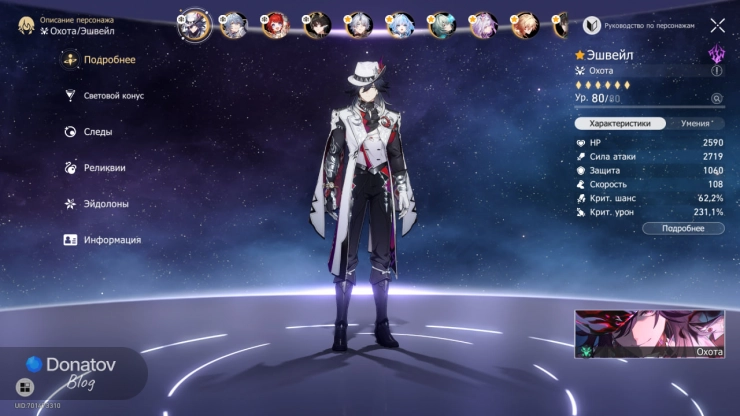Image resolution: width=740 pixels, height=416 pixels.
Task: Go to the Следы section
Action: pyautogui.click(x=97, y=132)
